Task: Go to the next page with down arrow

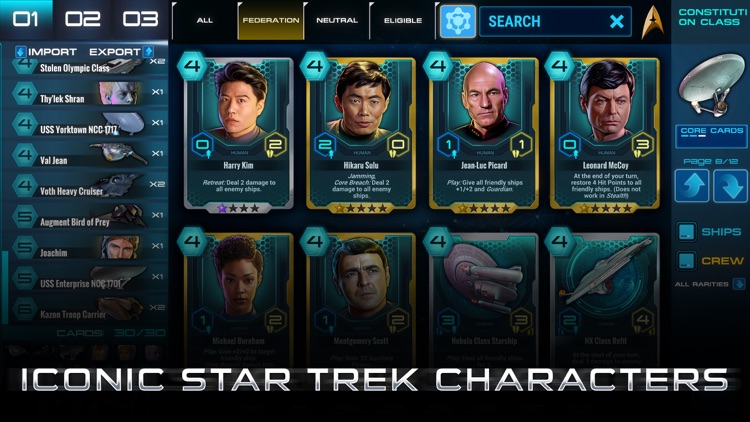Action: coord(730,186)
